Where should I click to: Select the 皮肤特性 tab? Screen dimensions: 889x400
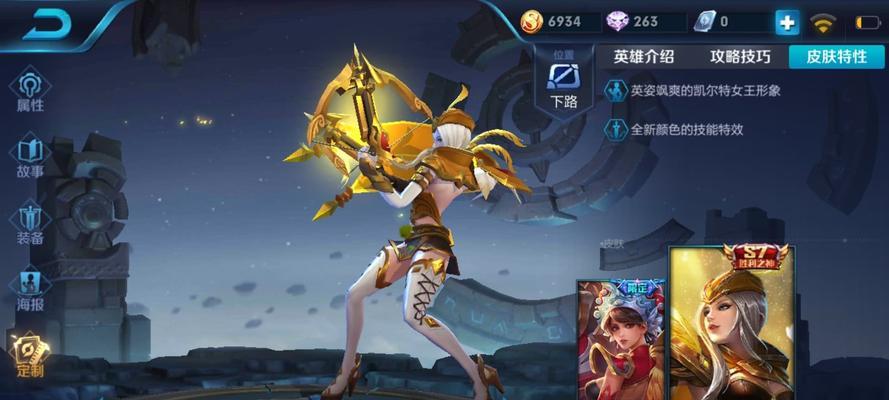(836, 57)
